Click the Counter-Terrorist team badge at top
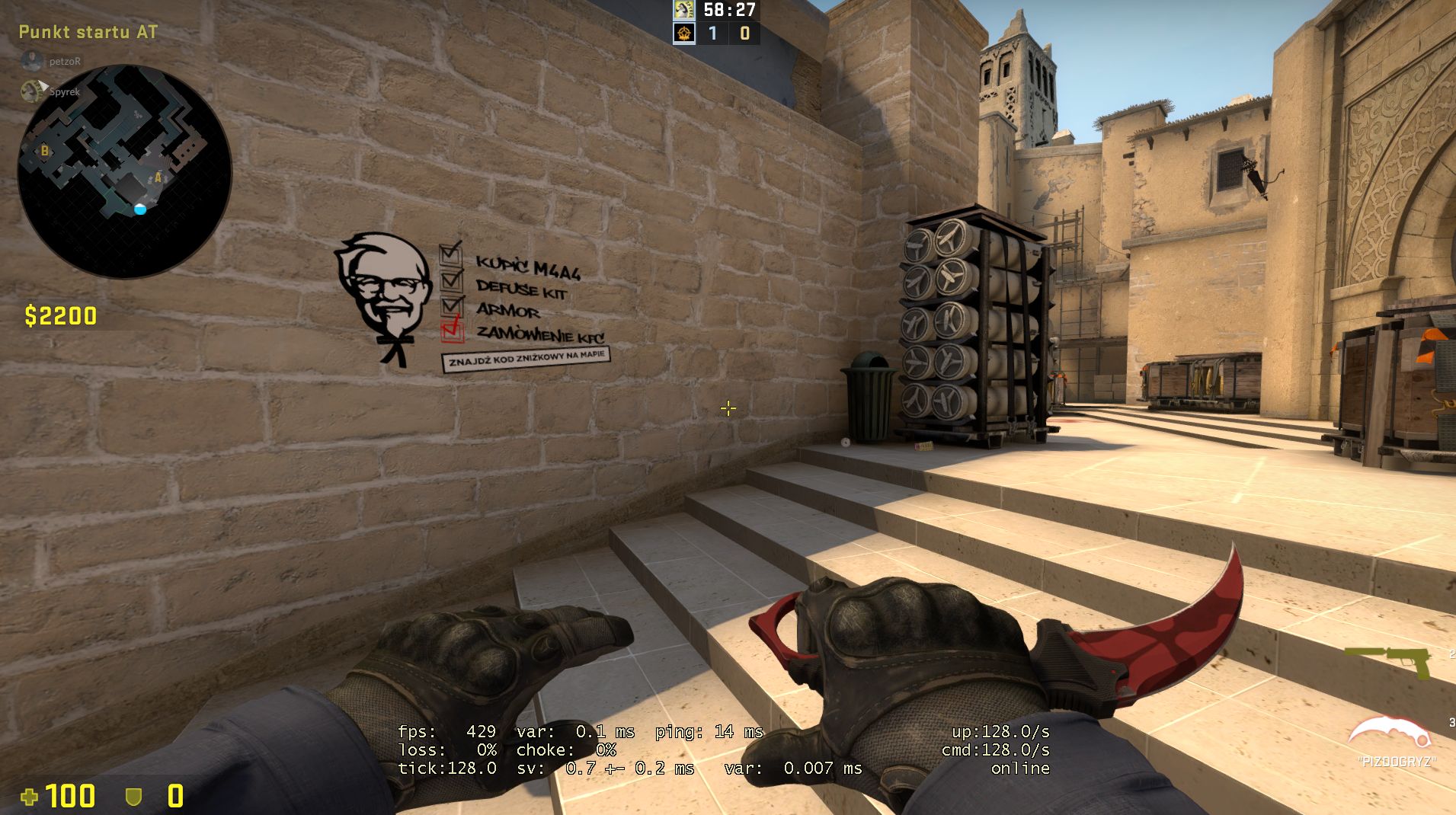 coord(683,10)
